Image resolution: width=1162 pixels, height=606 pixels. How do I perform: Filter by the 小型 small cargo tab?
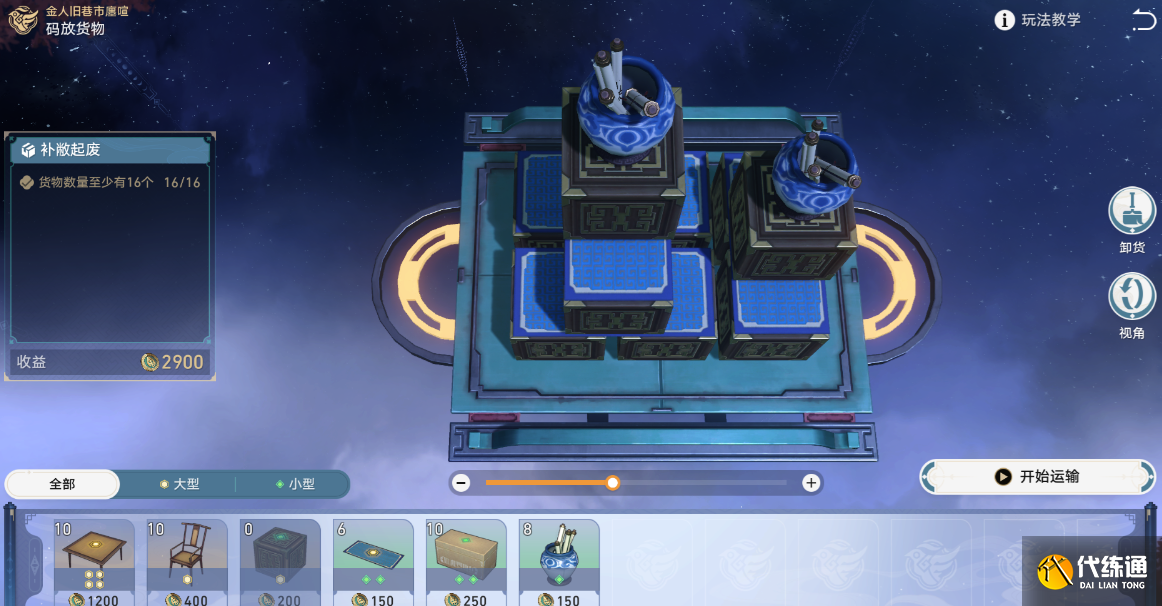295,484
